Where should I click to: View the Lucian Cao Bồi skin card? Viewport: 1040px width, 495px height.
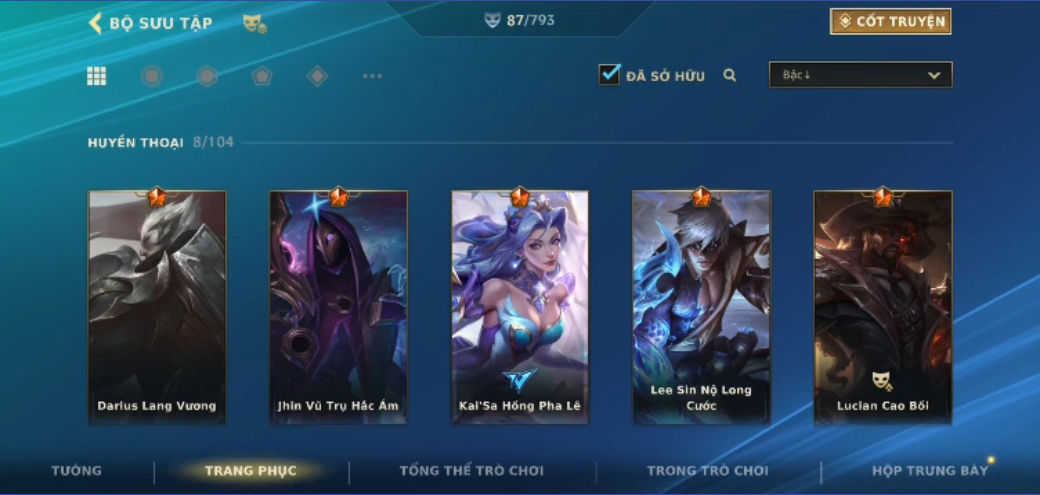883,307
